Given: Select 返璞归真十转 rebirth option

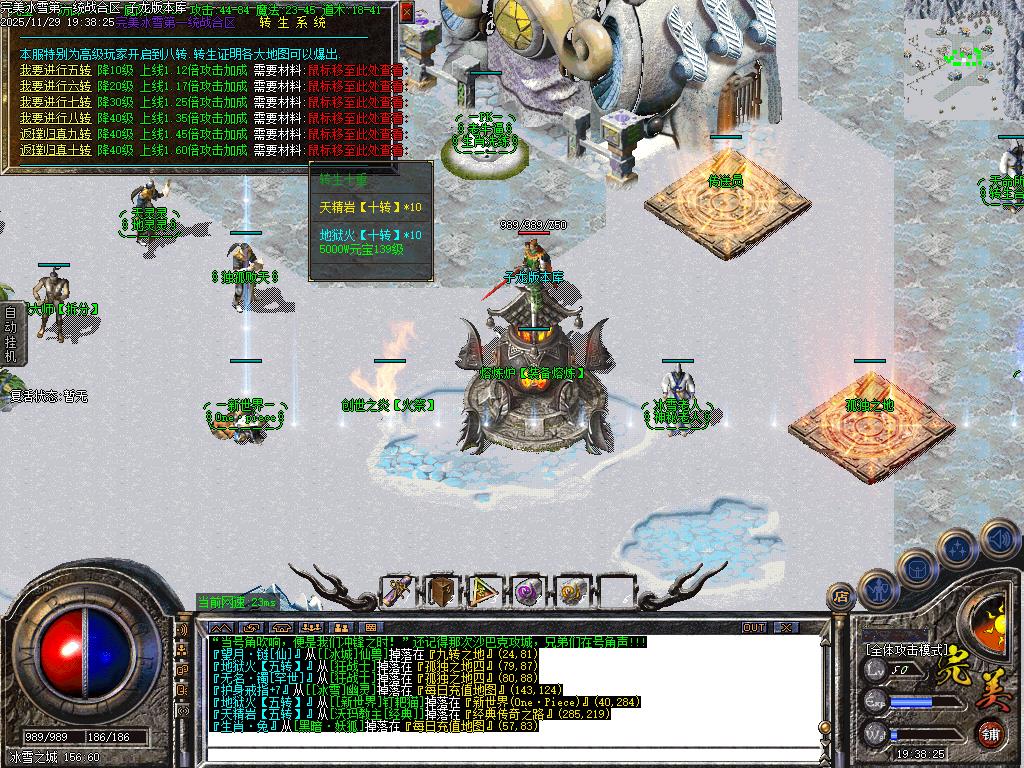Looking at the screenshot, I should 55,150.
